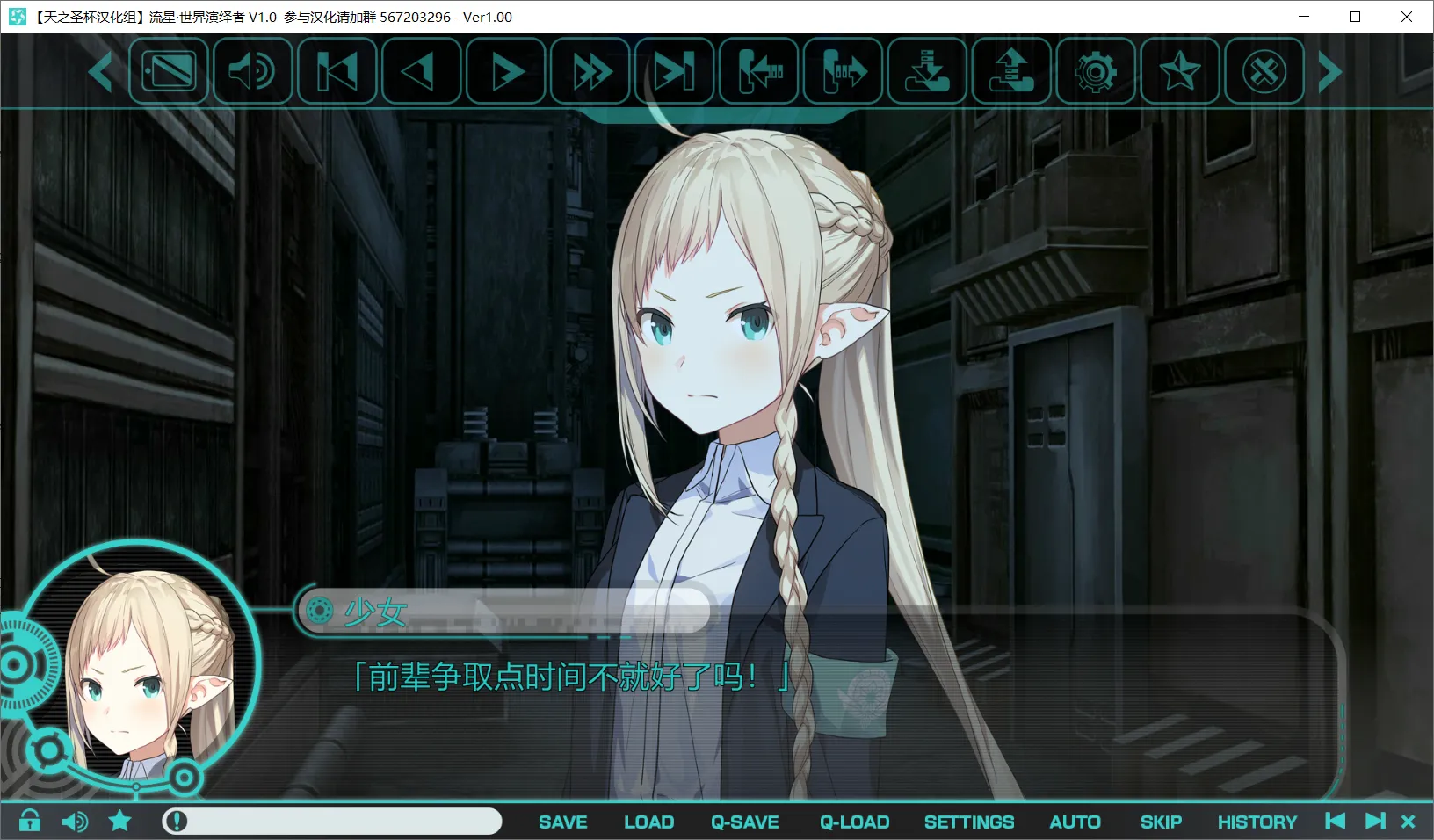Viewport: 1434px width, 840px height.
Task: Click the gear icon in top toolbar
Action: coord(1096,72)
